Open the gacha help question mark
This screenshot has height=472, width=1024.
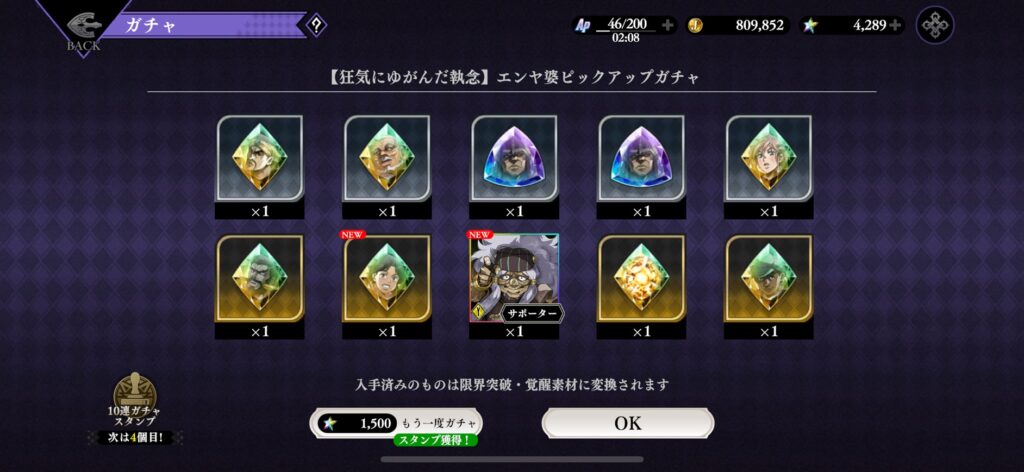pos(316,25)
